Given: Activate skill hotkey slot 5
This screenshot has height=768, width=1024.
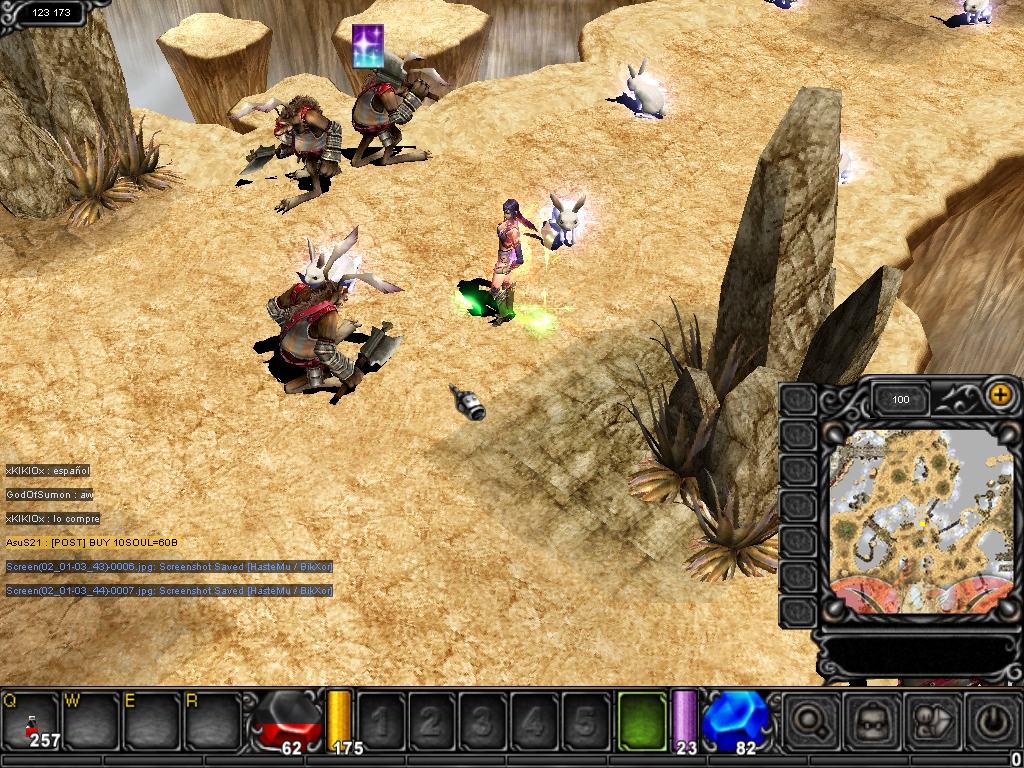Looking at the screenshot, I should [x=585, y=720].
